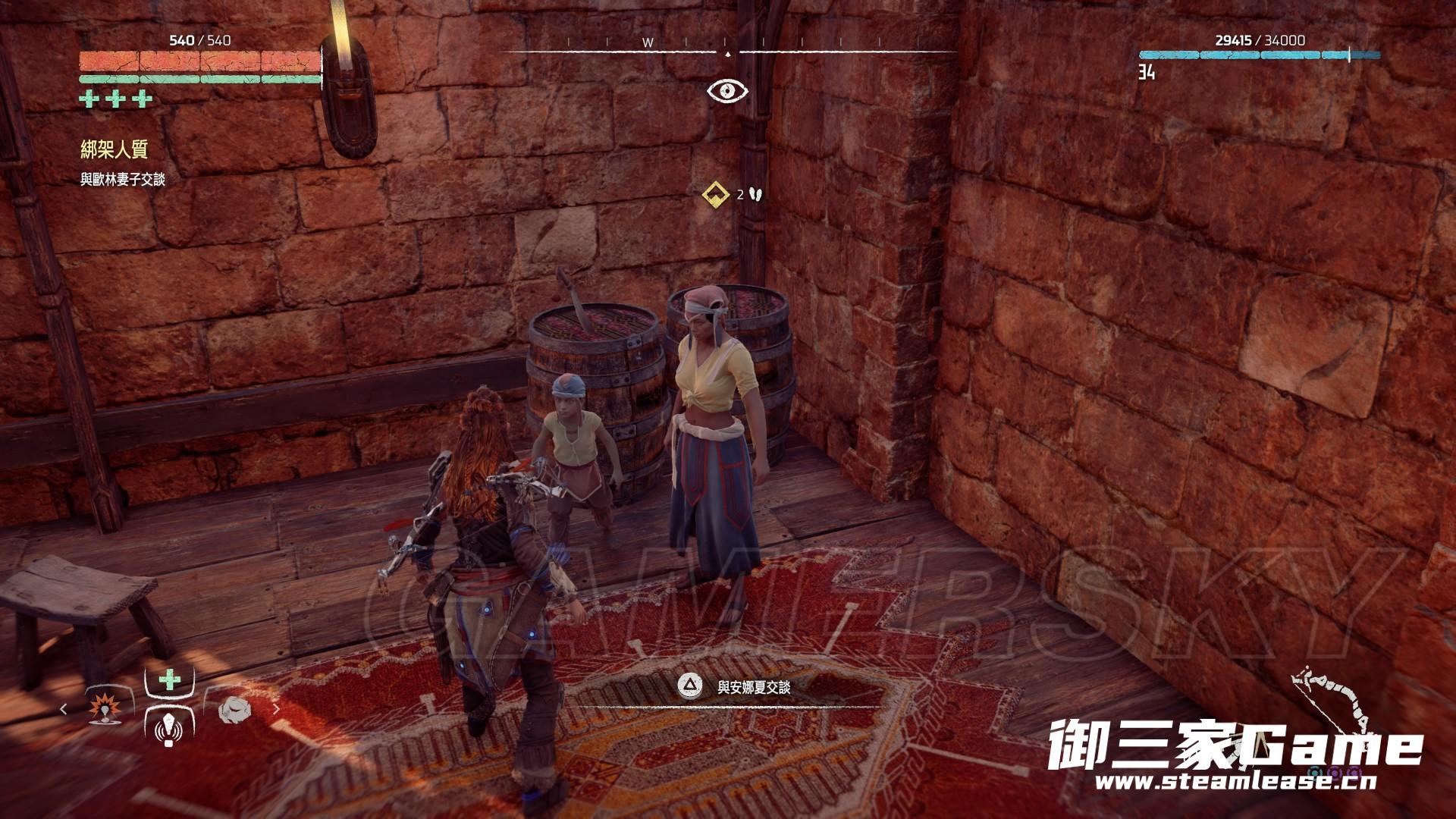
Task: Open the www.steamlease.cn watermark link
Action: [x=1235, y=781]
